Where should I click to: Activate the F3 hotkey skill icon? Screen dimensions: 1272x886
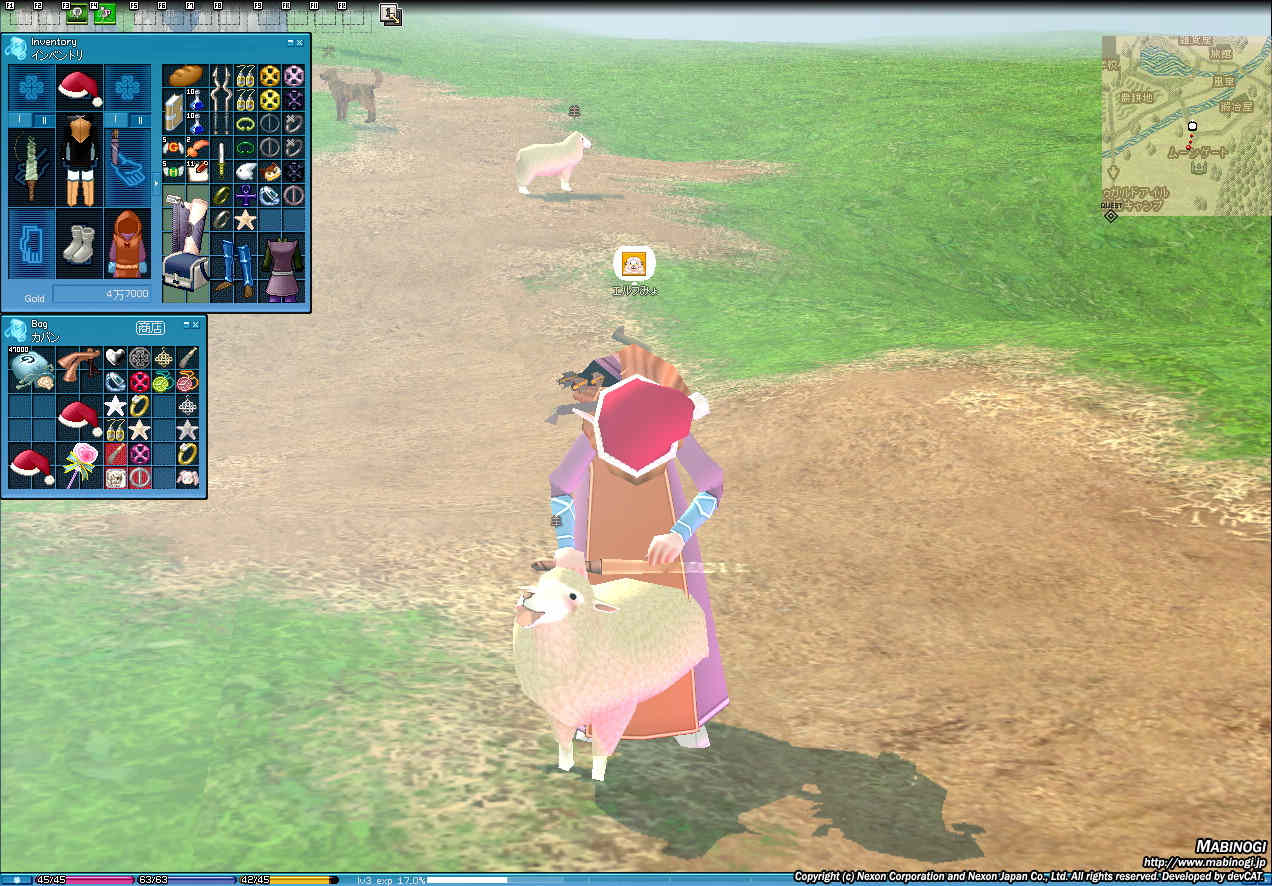[x=77, y=14]
